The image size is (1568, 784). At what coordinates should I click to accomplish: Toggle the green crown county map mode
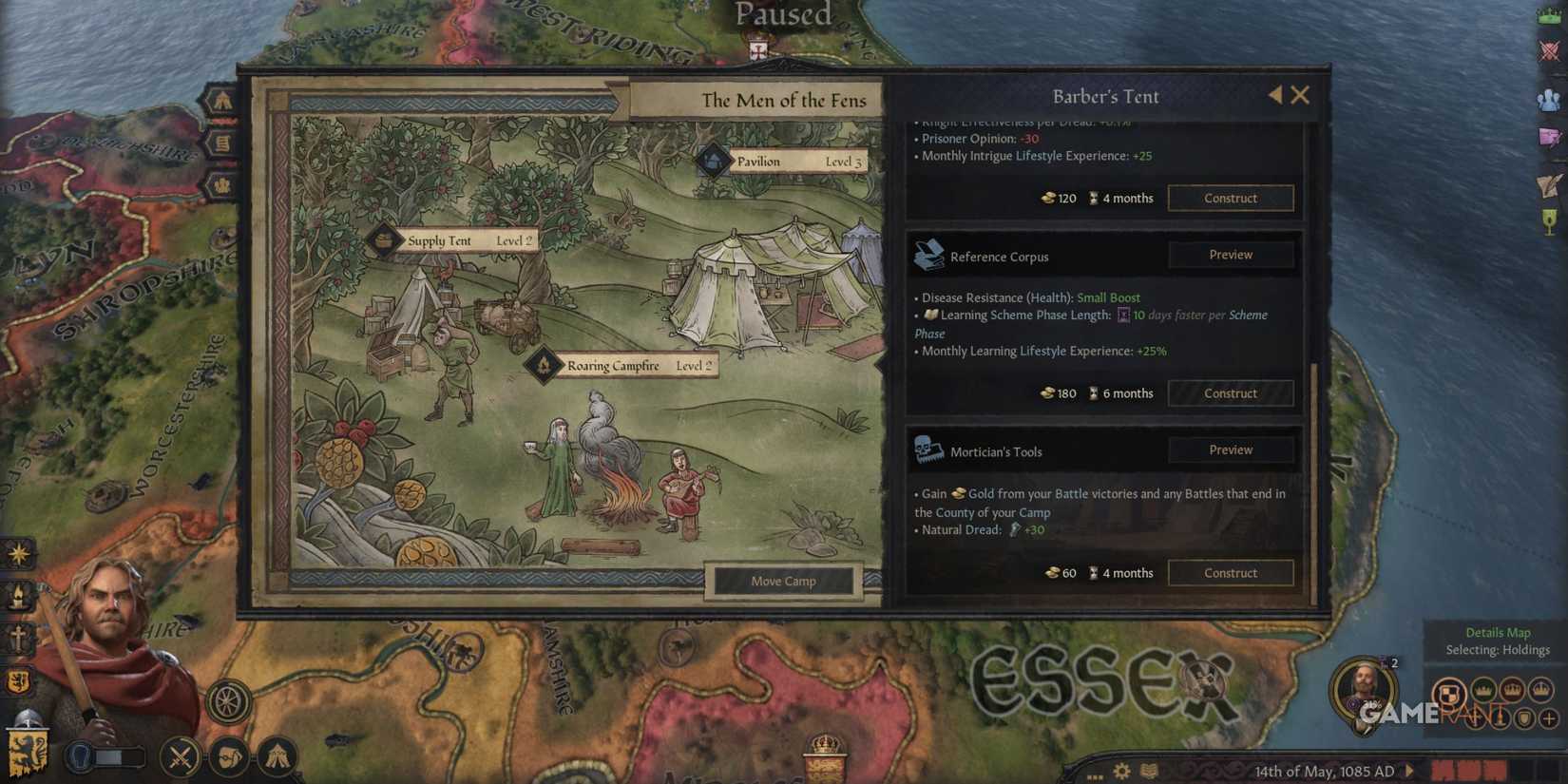[x=1483, y=691]
